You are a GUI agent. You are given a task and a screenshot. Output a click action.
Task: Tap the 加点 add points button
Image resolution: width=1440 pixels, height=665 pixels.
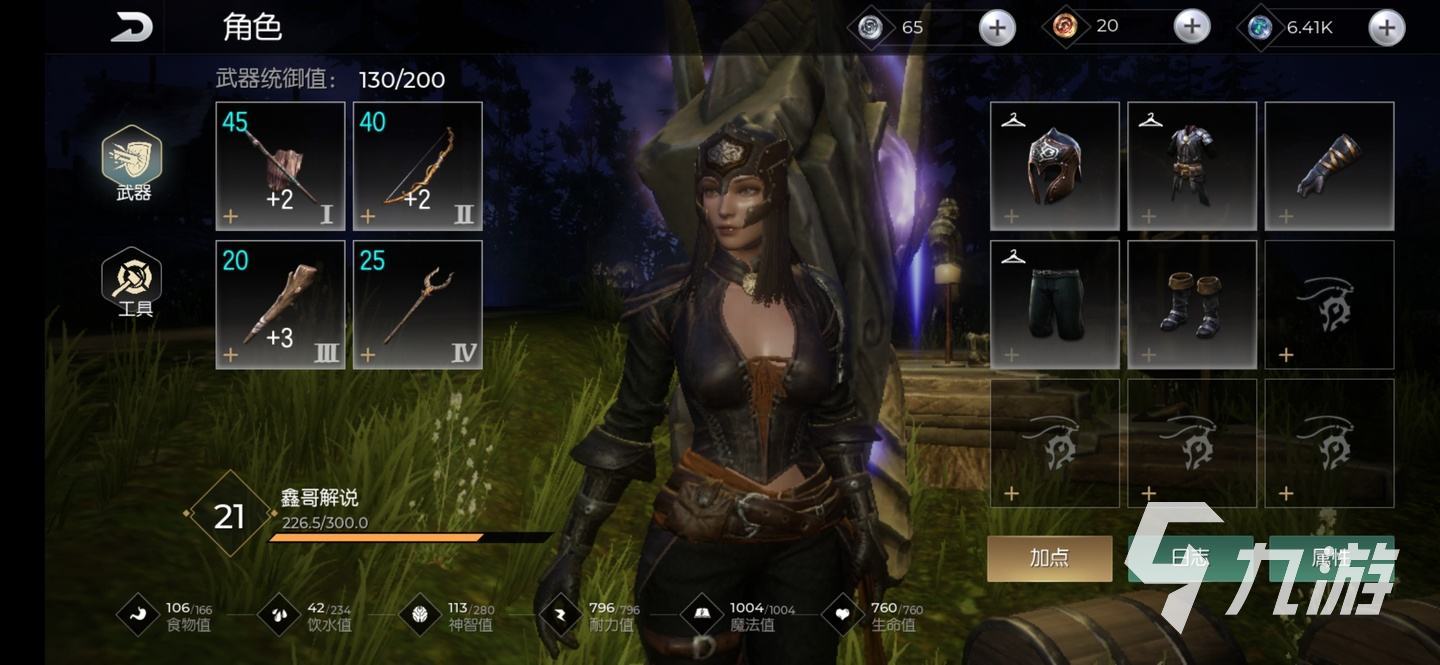[x=1050, y=558]
